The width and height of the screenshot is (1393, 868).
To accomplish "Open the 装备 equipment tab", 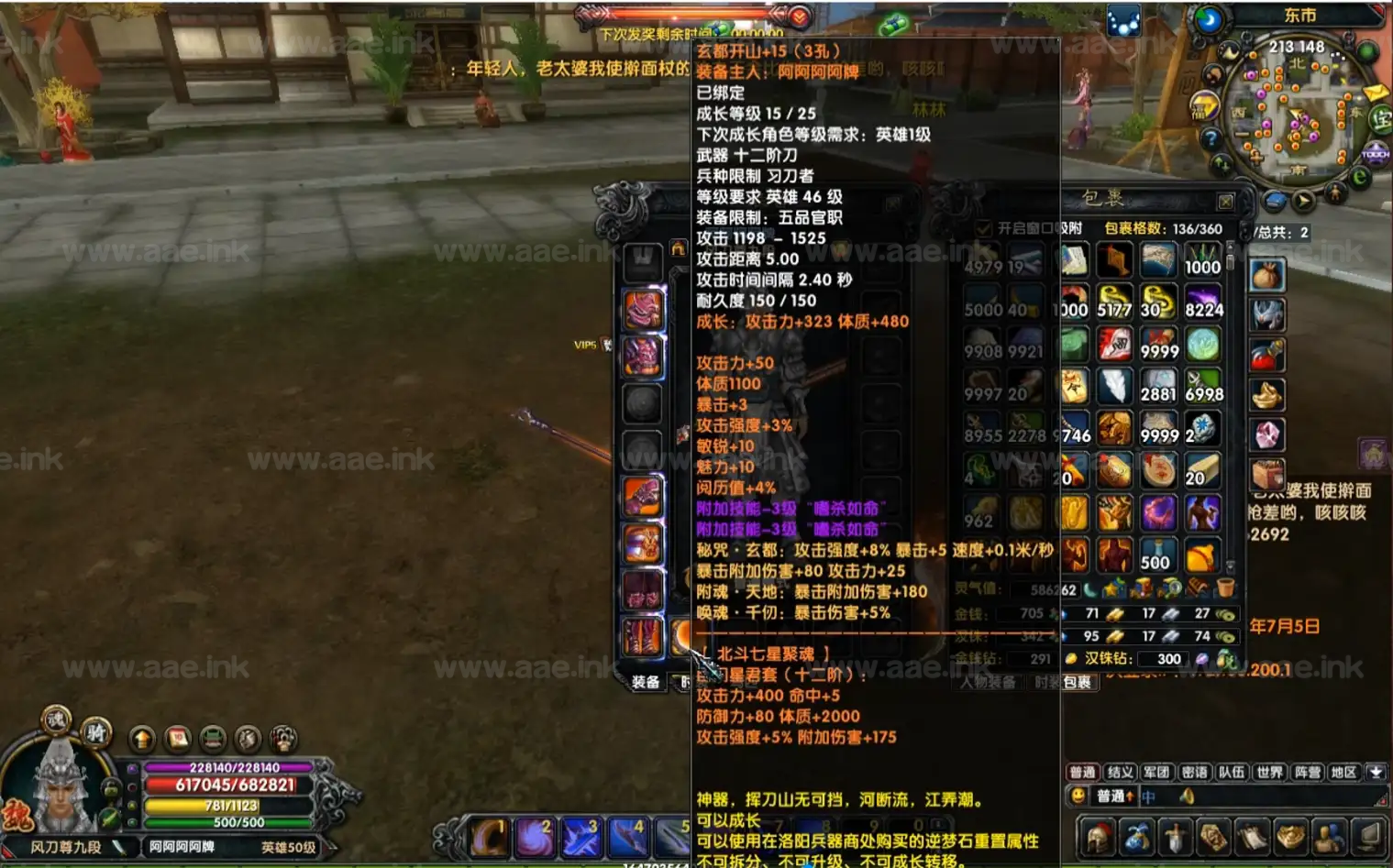I will (x=646, y=682).
